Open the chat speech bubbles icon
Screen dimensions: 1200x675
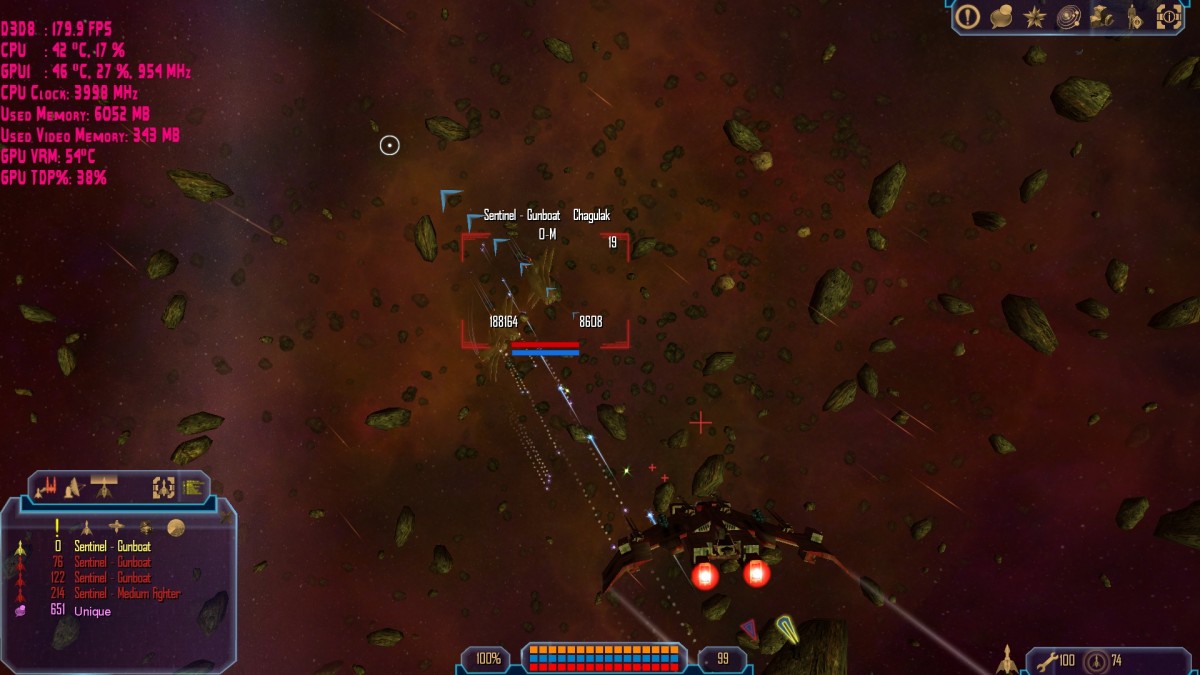[x=1001, y=16]
